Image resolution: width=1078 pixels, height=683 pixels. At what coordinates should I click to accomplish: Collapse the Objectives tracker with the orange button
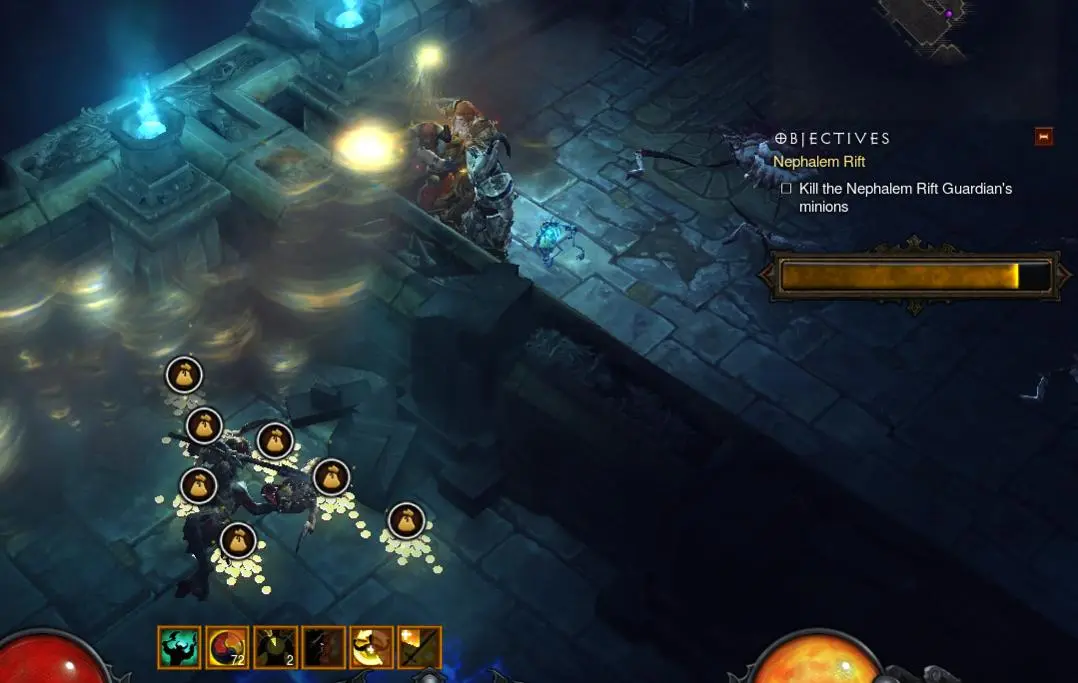(x=1043, y=137)
